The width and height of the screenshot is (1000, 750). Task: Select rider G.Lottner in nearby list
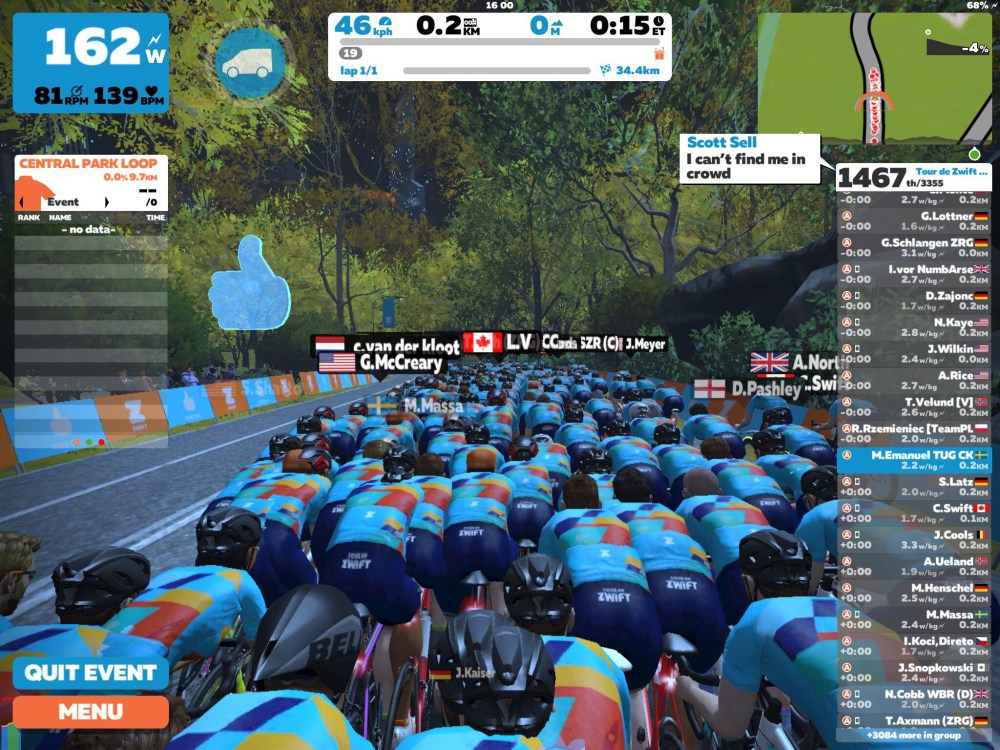point(914,221)
